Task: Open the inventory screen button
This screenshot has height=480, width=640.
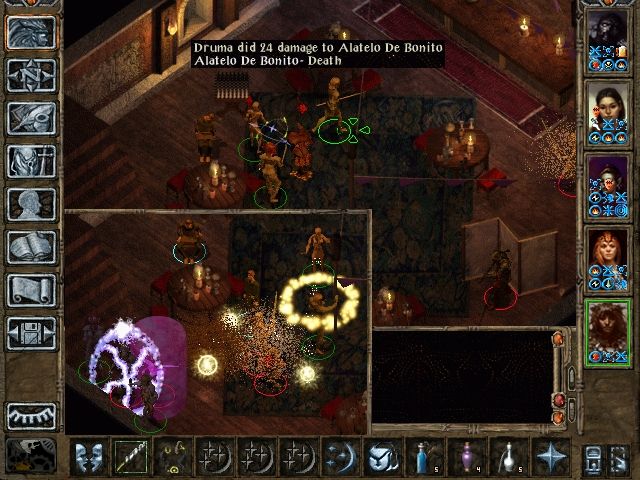Action: [31, 161]
